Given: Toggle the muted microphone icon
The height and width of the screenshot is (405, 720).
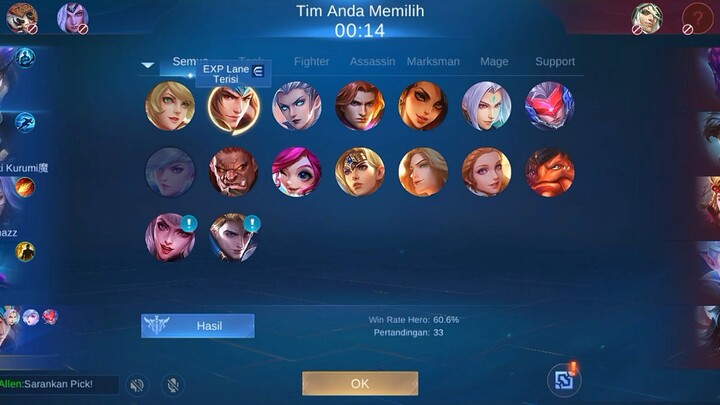Looking at the screenshot, I should pyautogui.click(x=173, y=385).
